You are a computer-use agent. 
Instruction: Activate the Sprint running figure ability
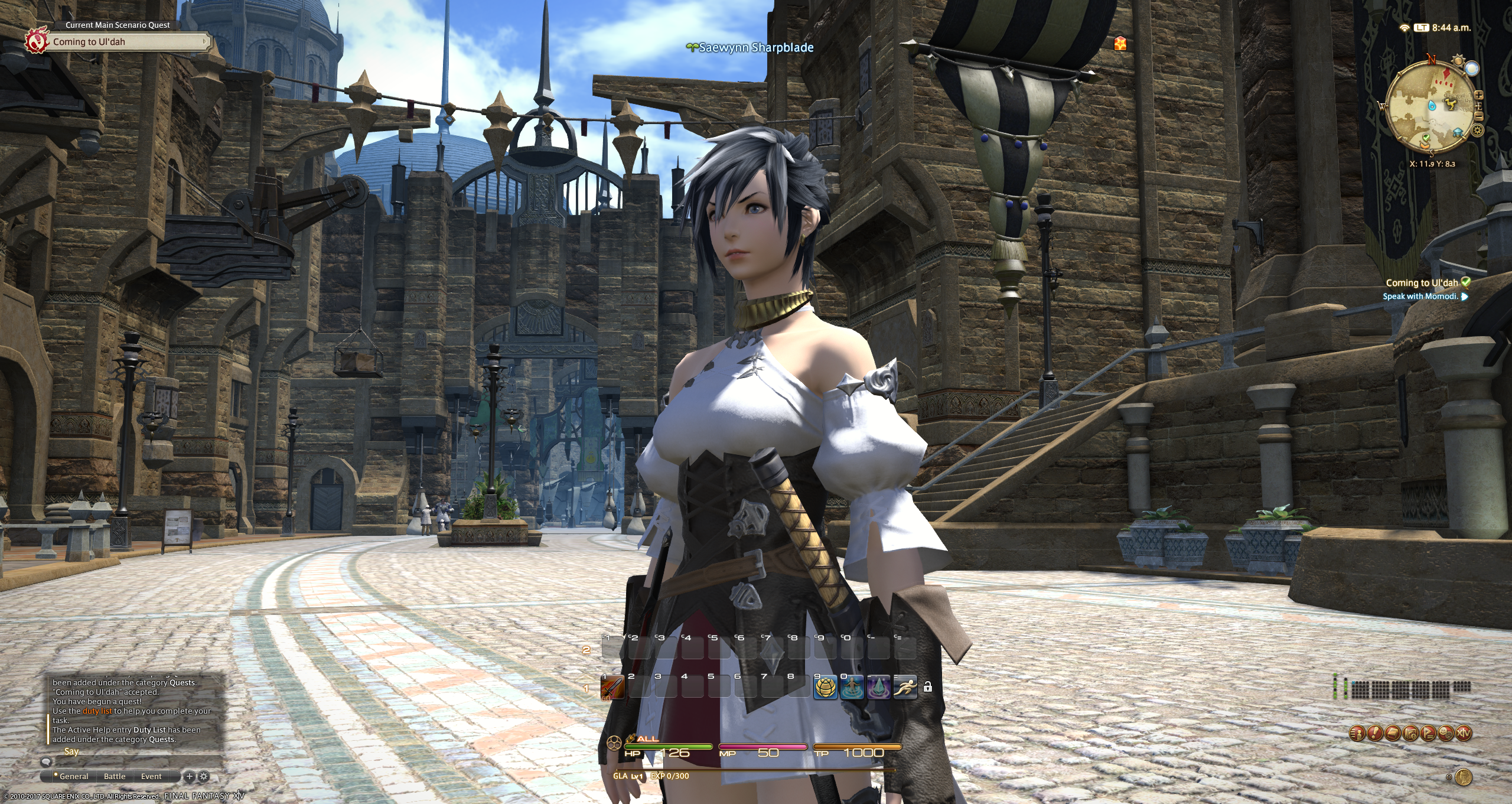[905, 688]
